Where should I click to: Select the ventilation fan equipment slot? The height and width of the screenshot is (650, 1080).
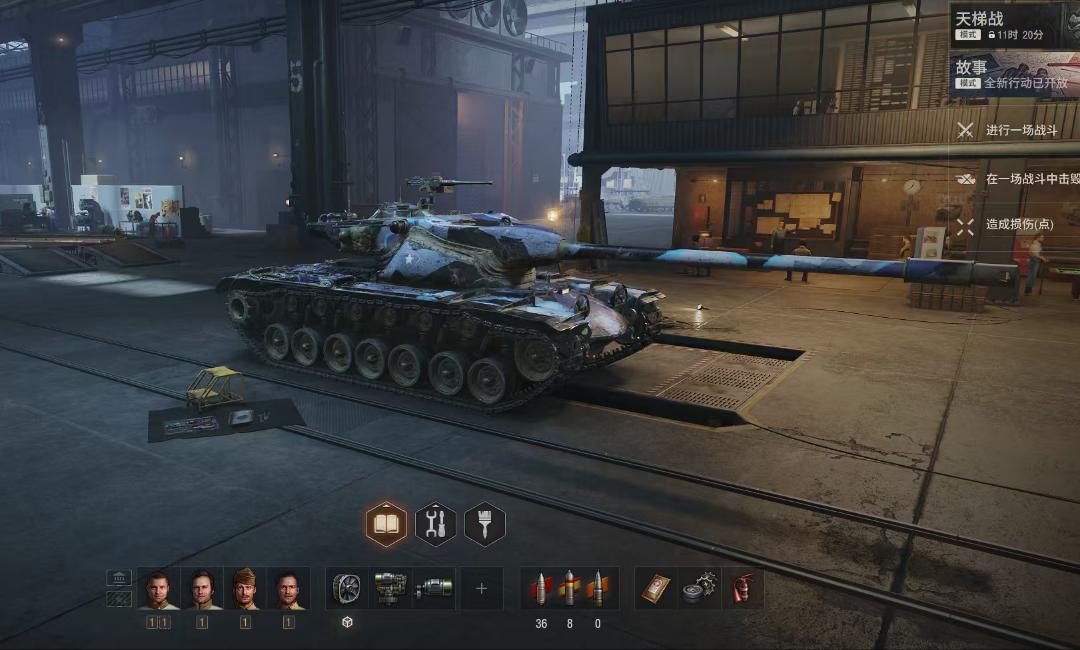click(x=347, y=589)
